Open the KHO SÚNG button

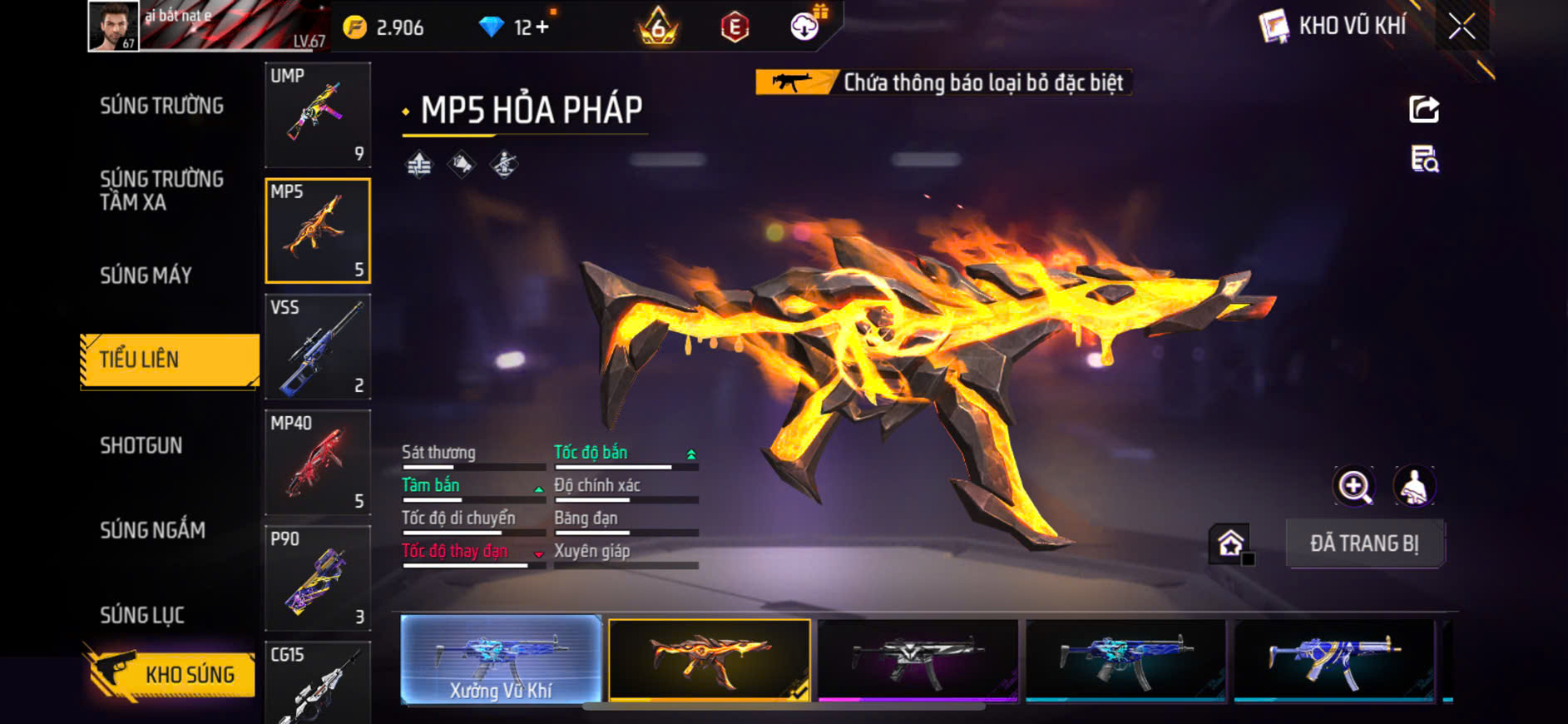[x=171, y=674]
